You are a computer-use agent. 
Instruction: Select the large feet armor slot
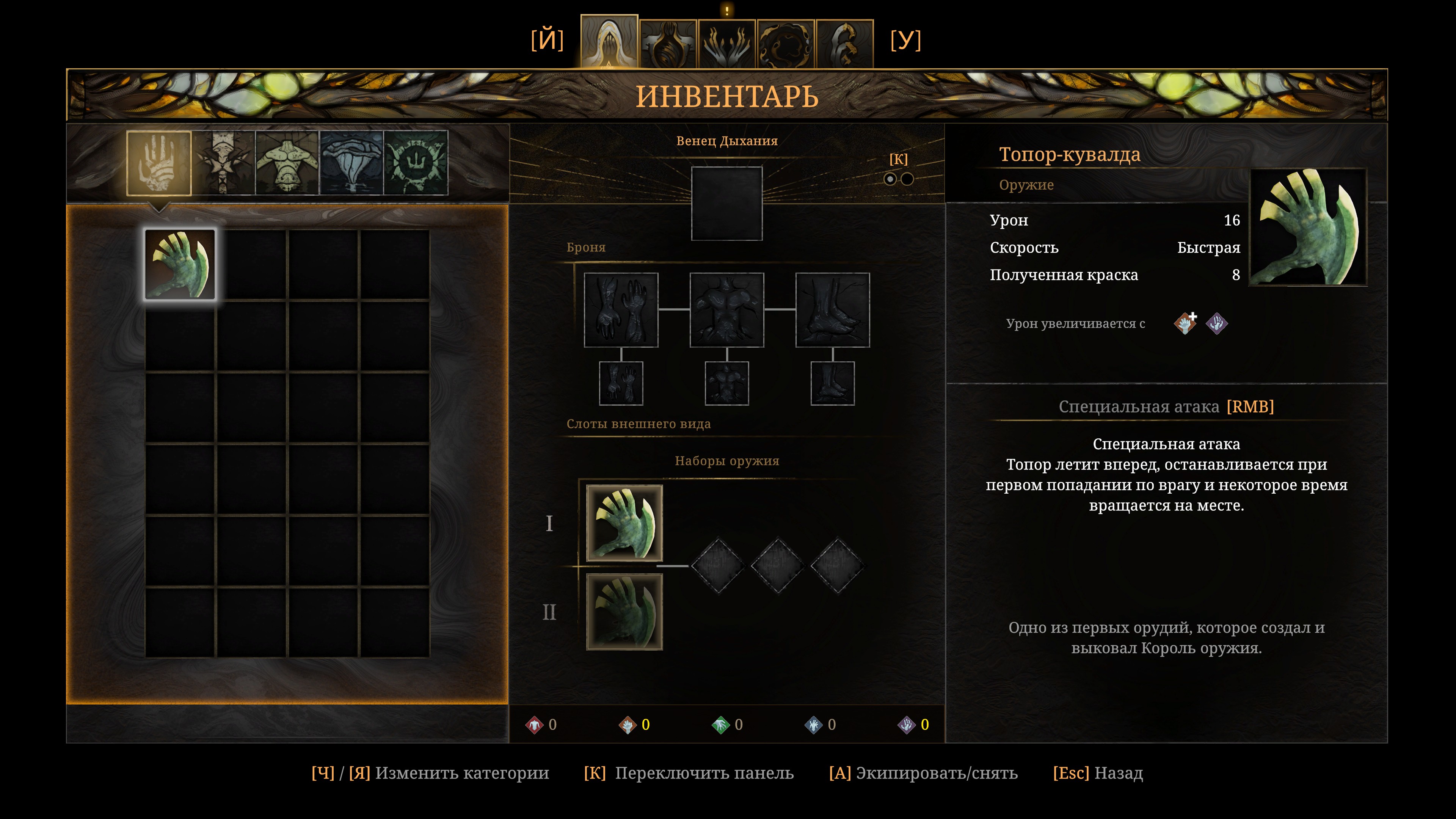(x=833, y=310)
